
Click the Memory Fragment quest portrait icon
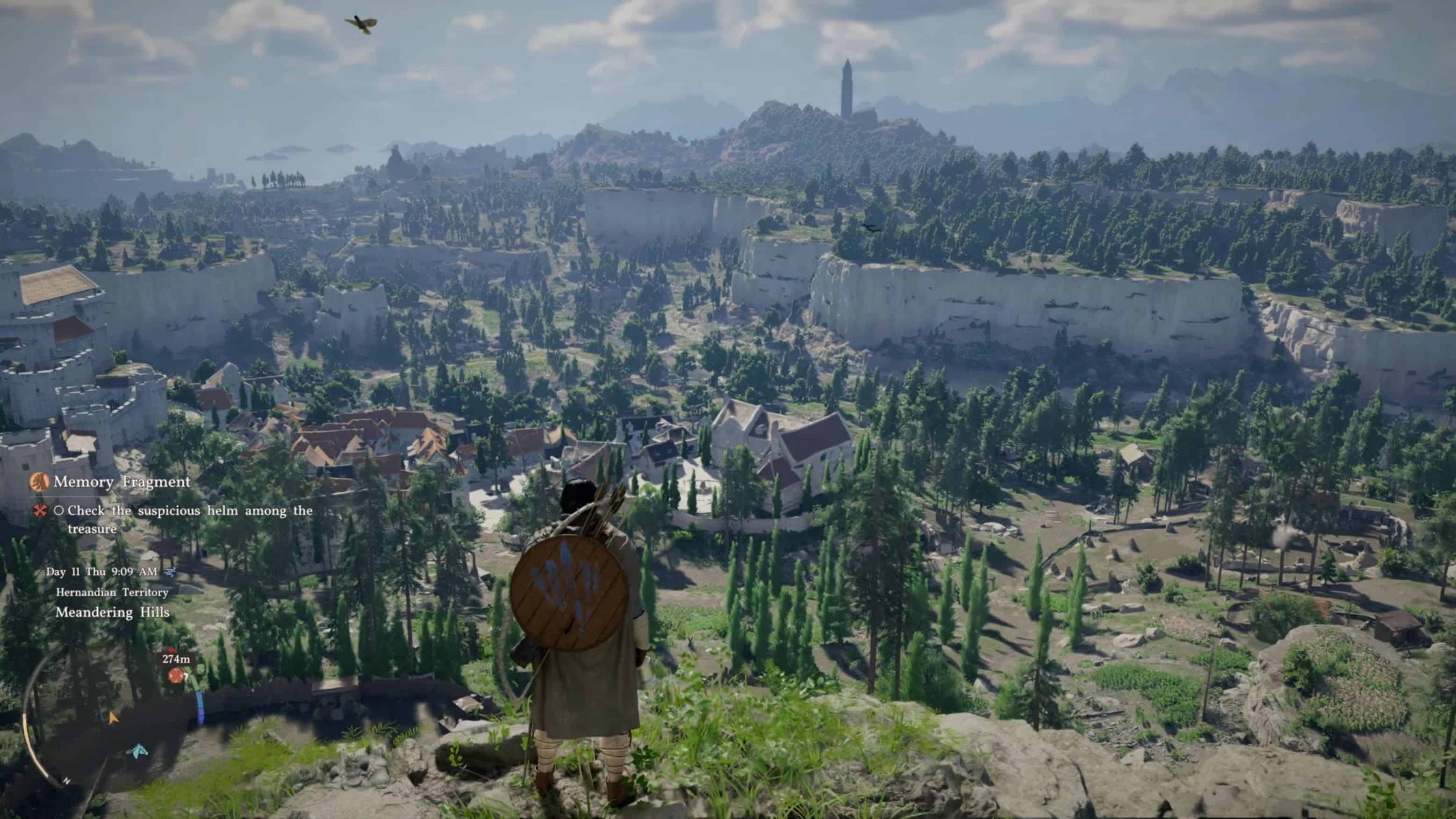[40, 482]
